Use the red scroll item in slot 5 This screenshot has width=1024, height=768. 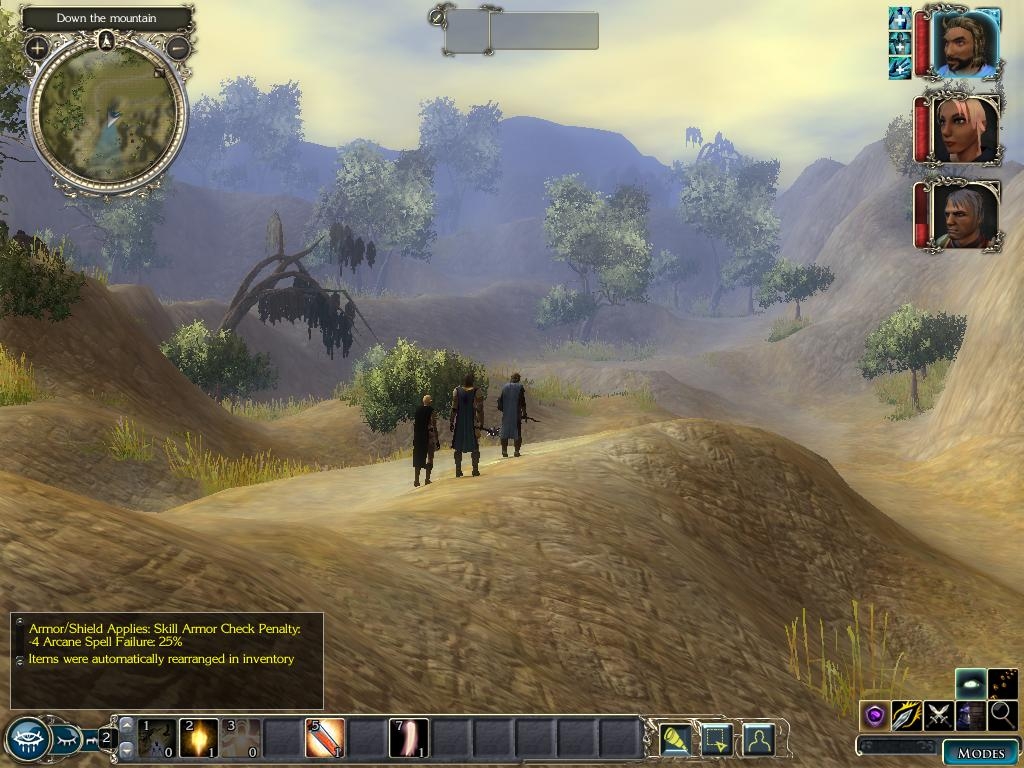point(324,738)
